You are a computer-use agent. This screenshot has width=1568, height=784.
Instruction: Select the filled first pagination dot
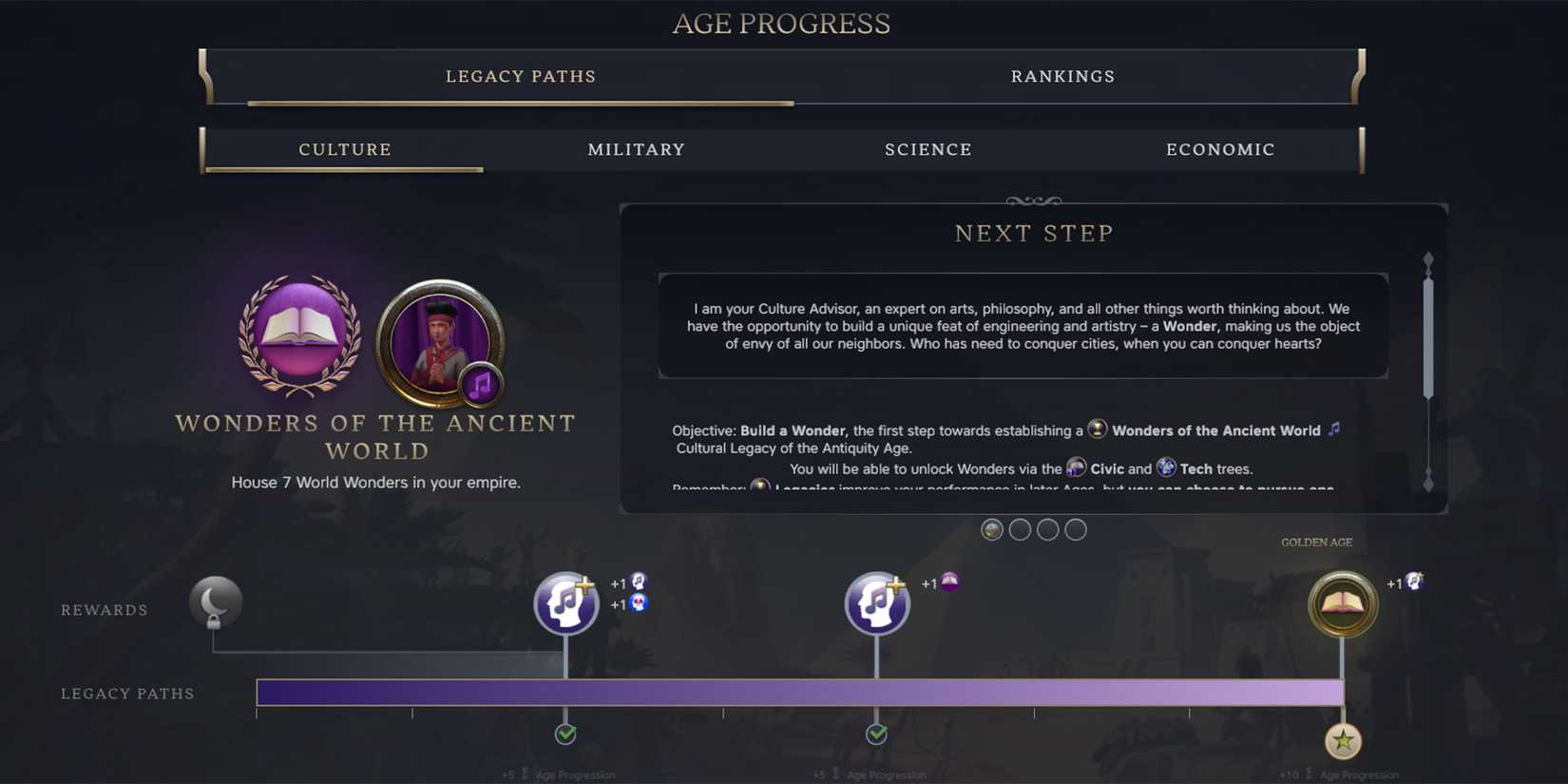click(992, 529)
